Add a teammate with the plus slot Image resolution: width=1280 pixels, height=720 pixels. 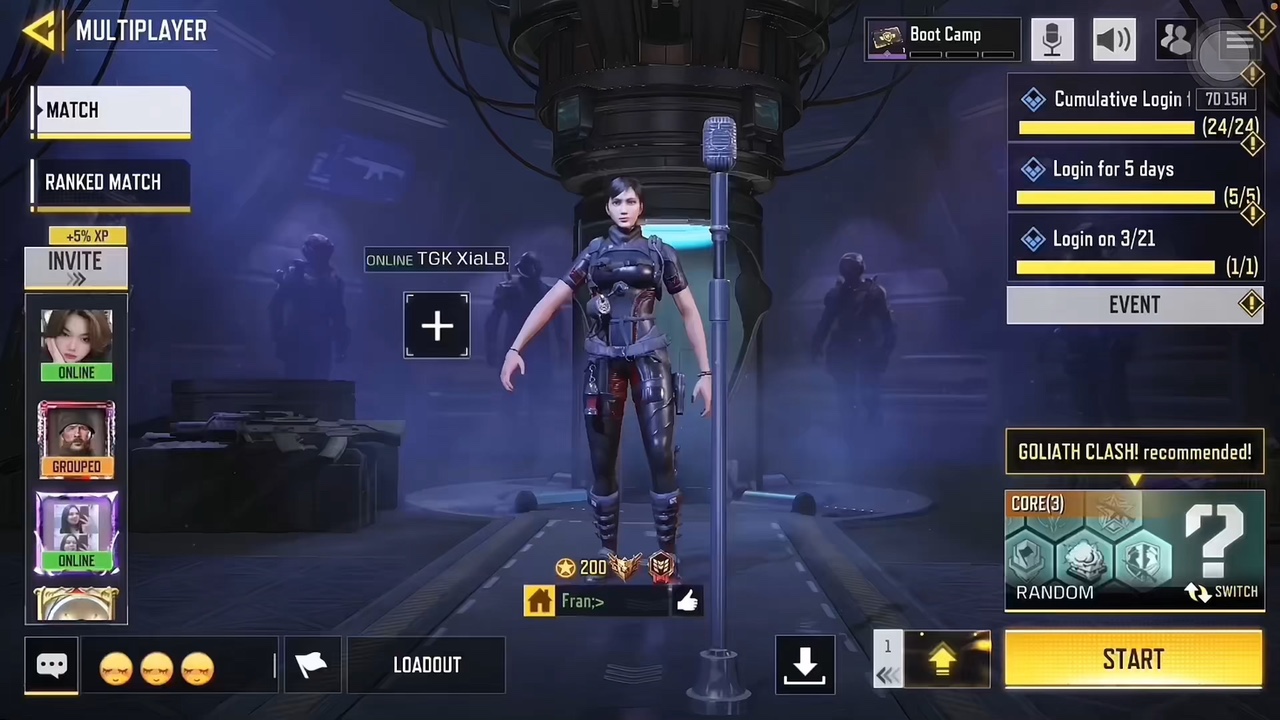[437, 325]
